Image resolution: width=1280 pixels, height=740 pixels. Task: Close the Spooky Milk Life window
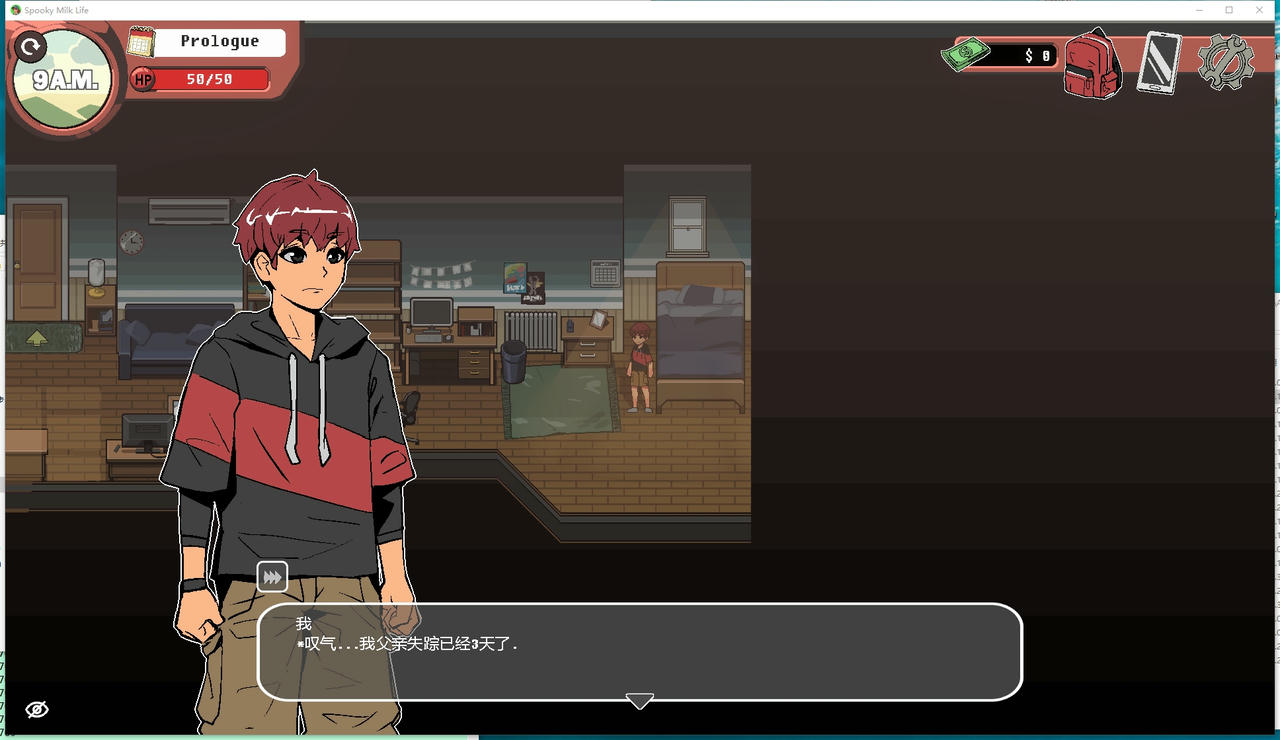[1258, 10]
